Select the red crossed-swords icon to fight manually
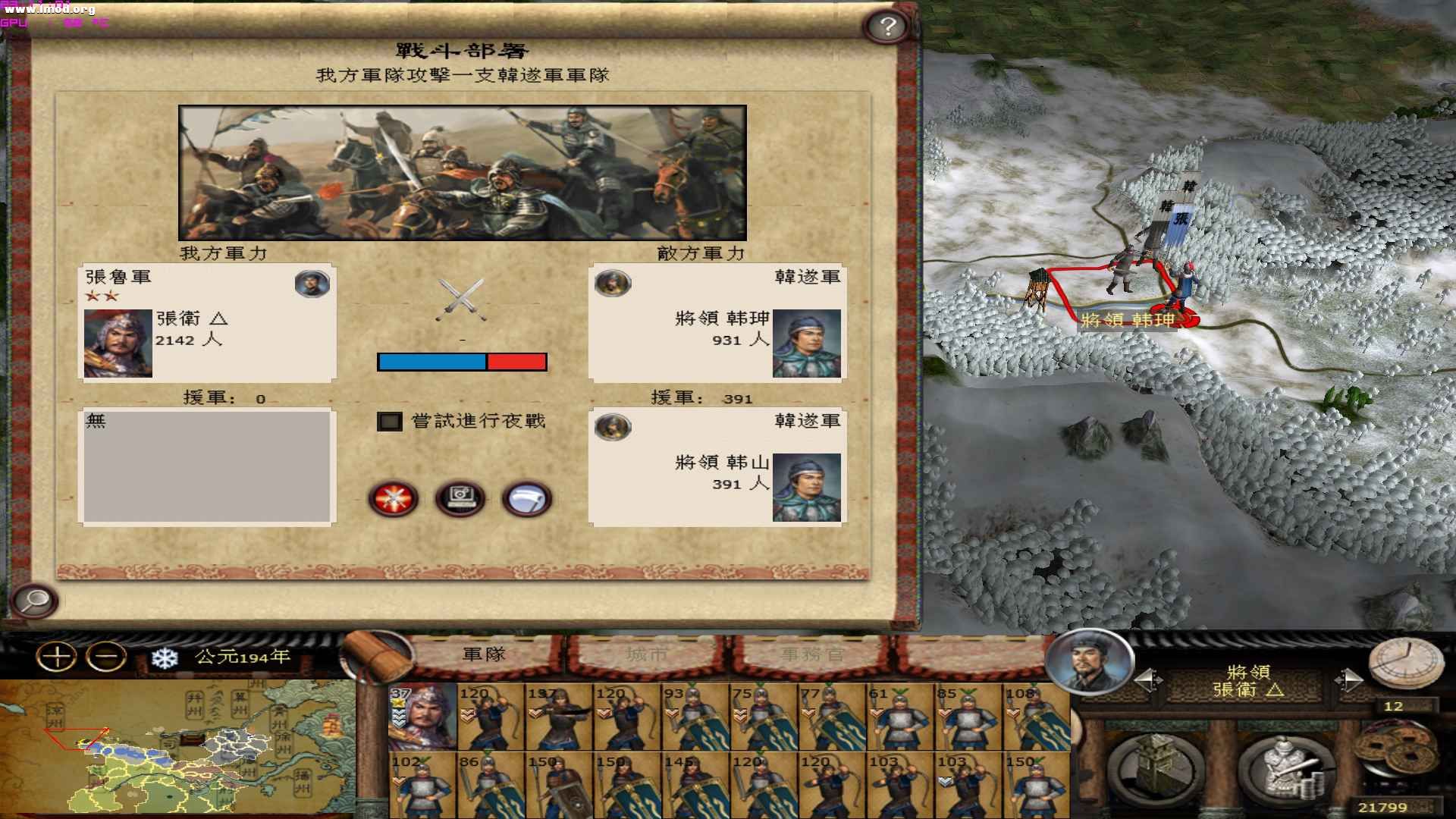The height and width of the screenshot is (819, 1456). coord(395,498)
